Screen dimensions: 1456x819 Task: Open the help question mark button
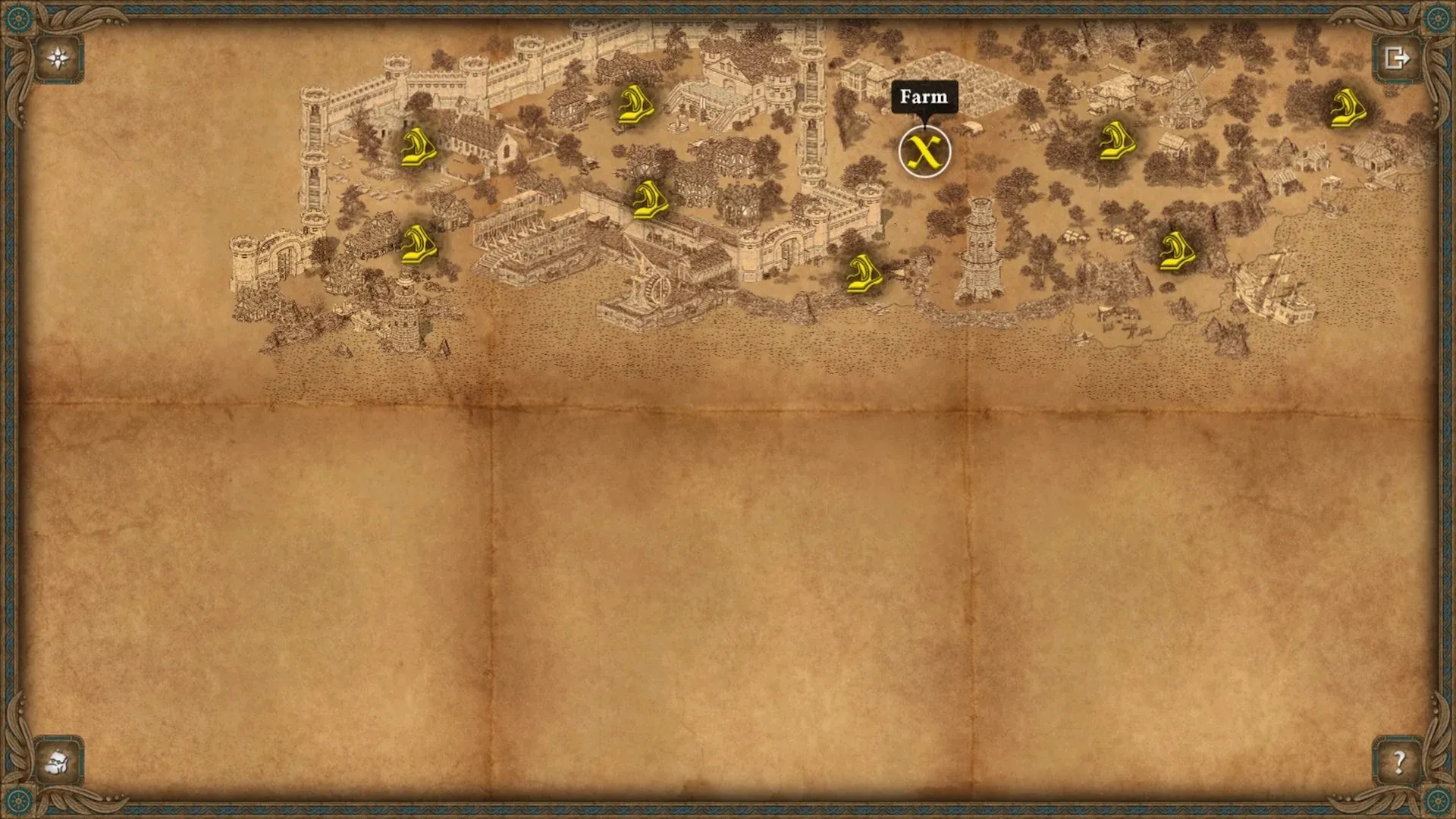pos(1398,761)
